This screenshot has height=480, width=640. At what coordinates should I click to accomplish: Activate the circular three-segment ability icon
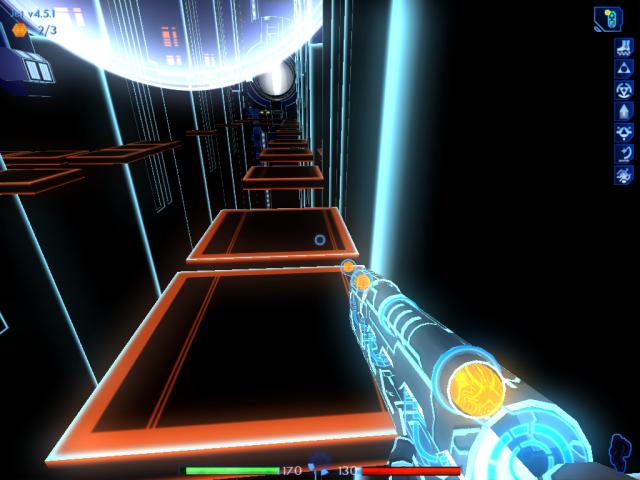tap(622, 89)
